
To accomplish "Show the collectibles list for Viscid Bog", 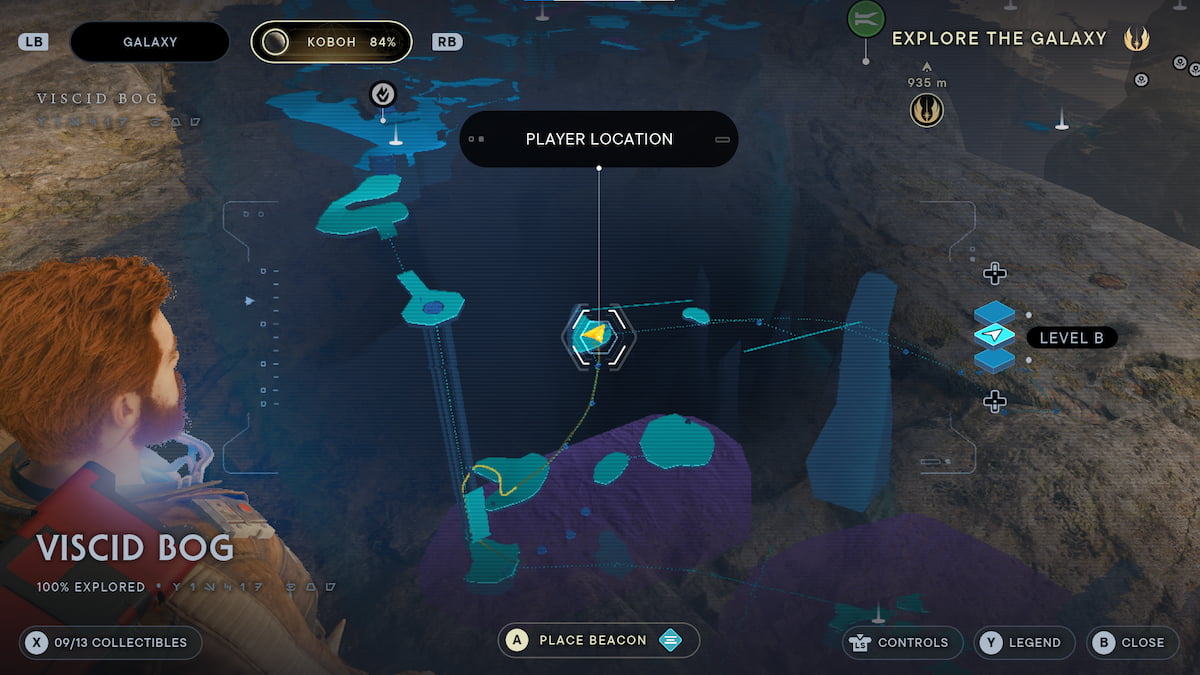I will [110, 642].
